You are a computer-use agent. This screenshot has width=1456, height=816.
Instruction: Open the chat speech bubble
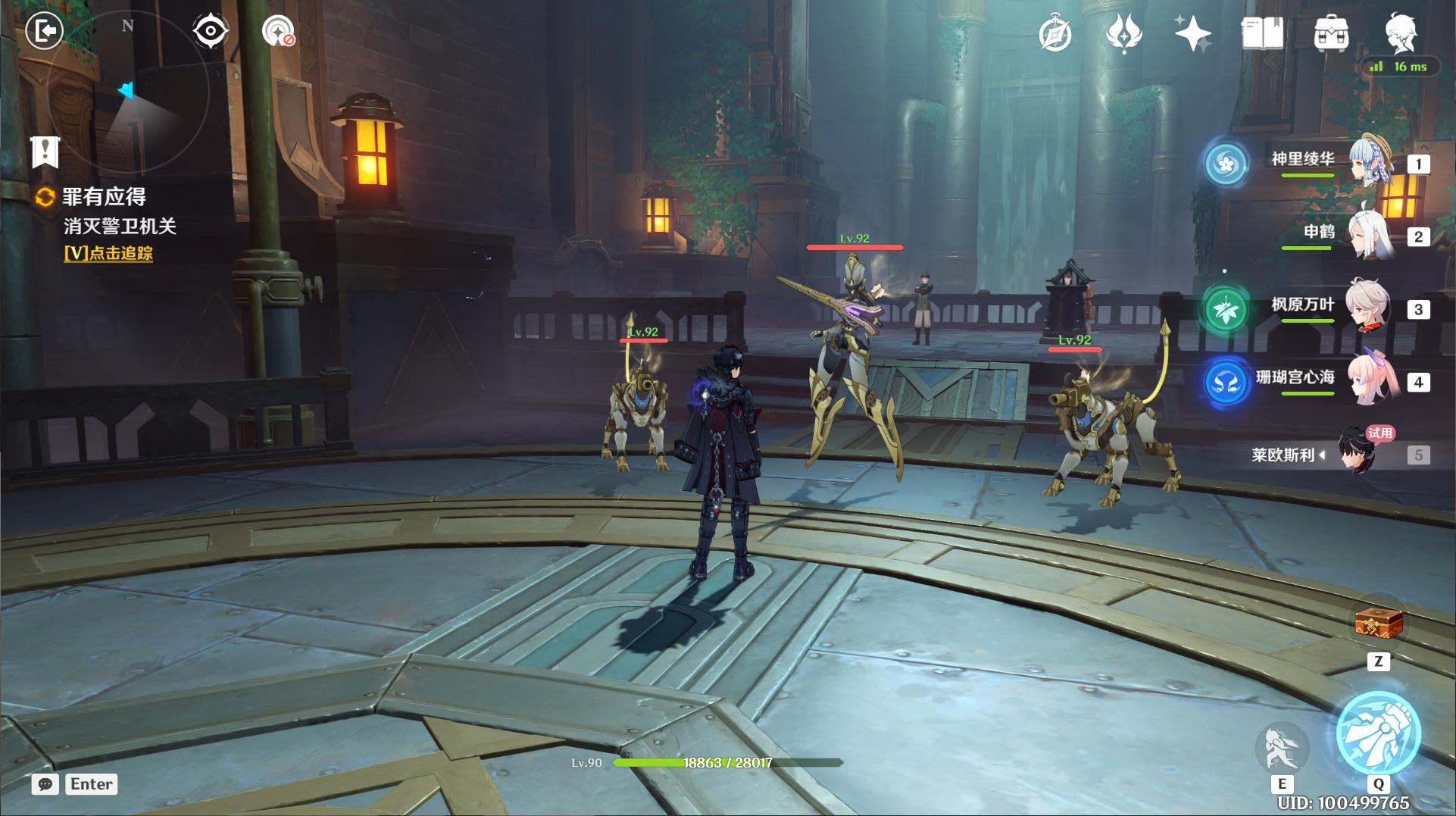(45, 784)
